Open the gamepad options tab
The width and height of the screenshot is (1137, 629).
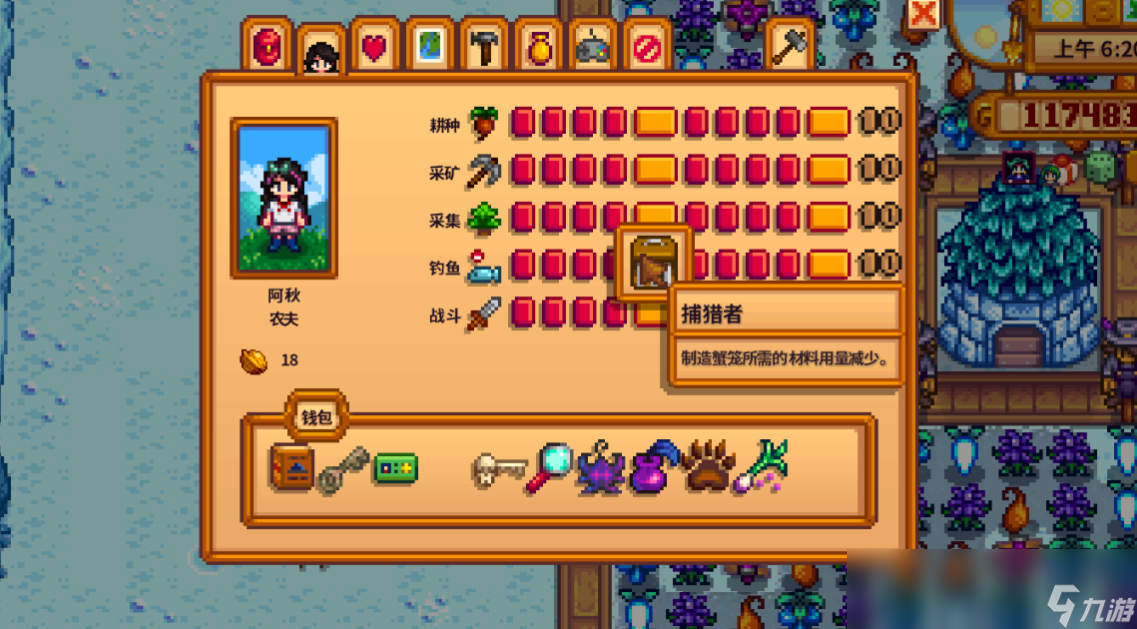click(x=593, y=48)
